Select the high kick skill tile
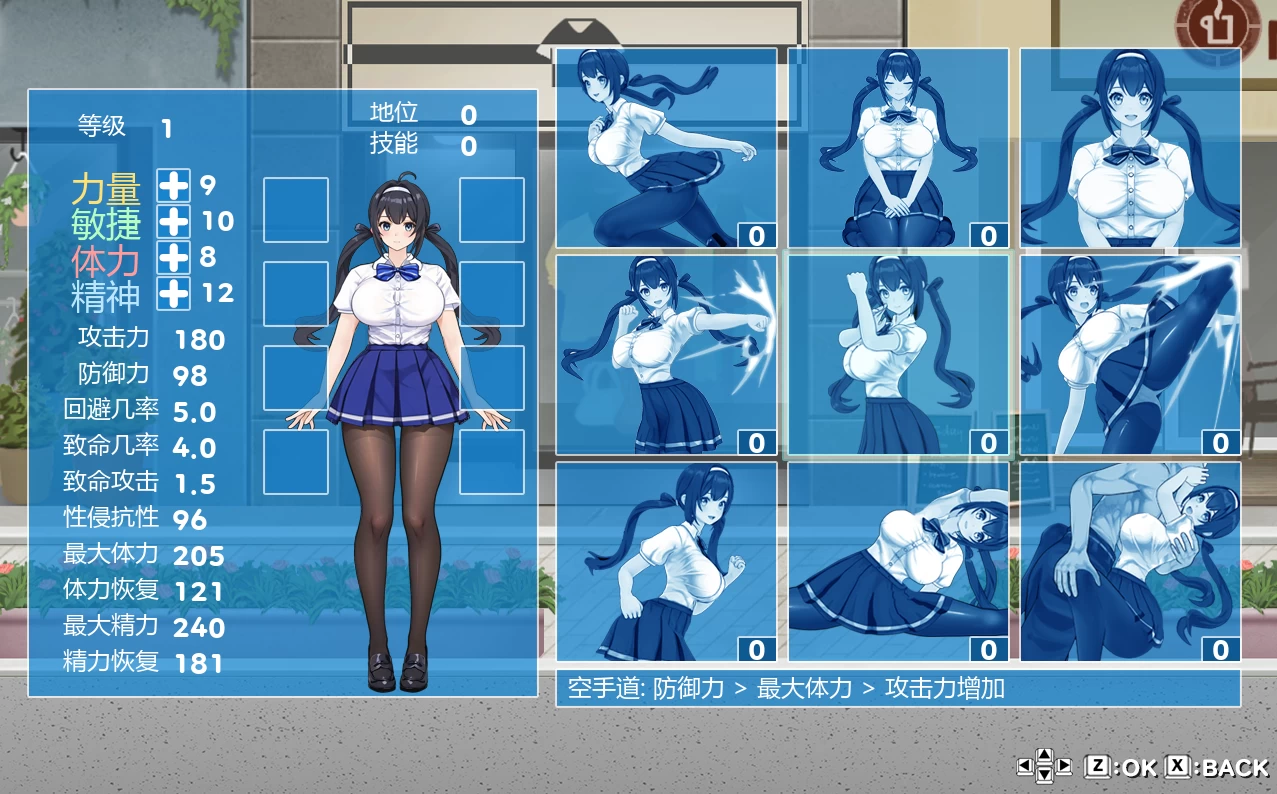1277x794 pixels. click(x=1130, y=355)
